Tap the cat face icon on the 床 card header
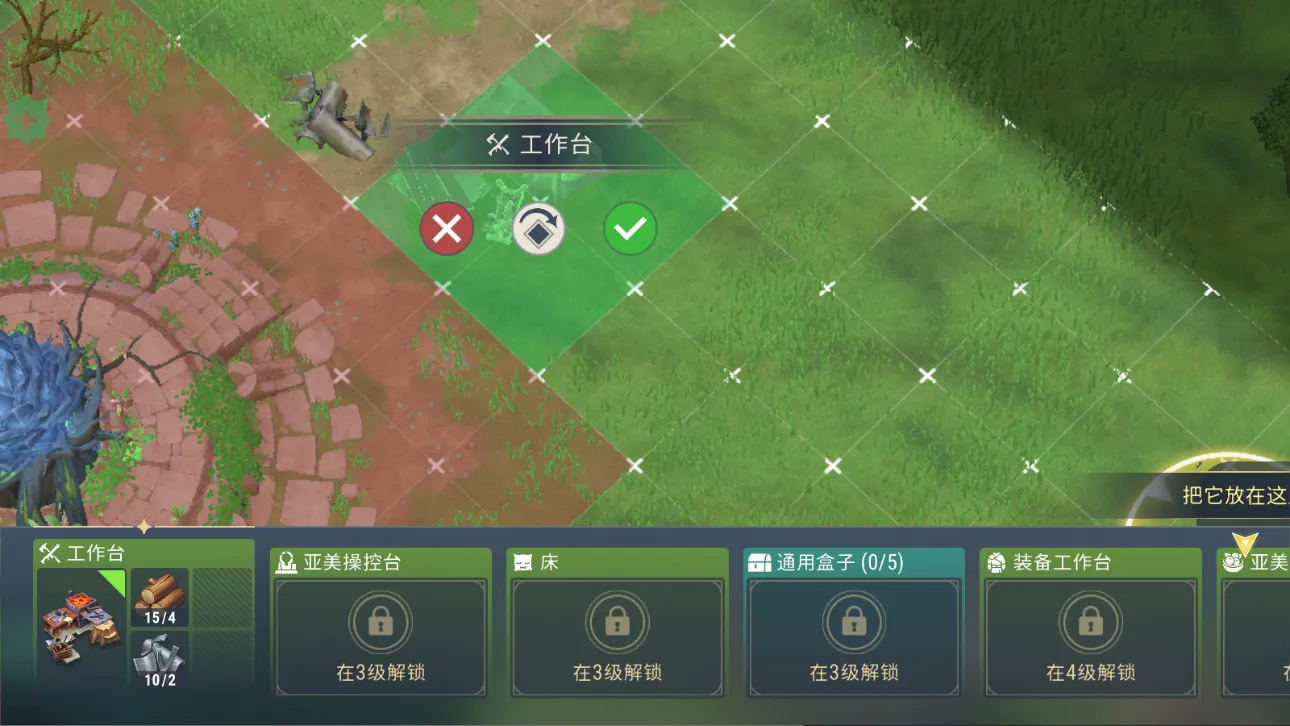Viewport: 1290px width, 726px height. coord(522,562)
